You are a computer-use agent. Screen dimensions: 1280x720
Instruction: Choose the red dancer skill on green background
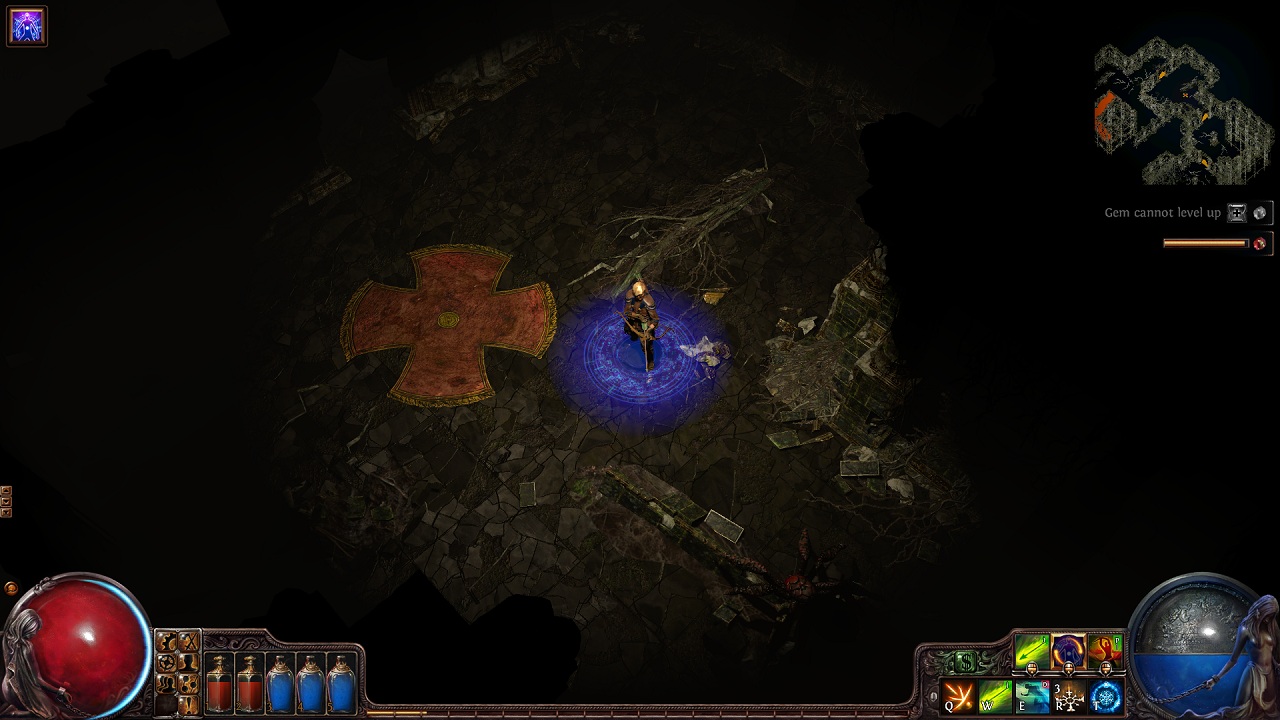(1104, 652)
